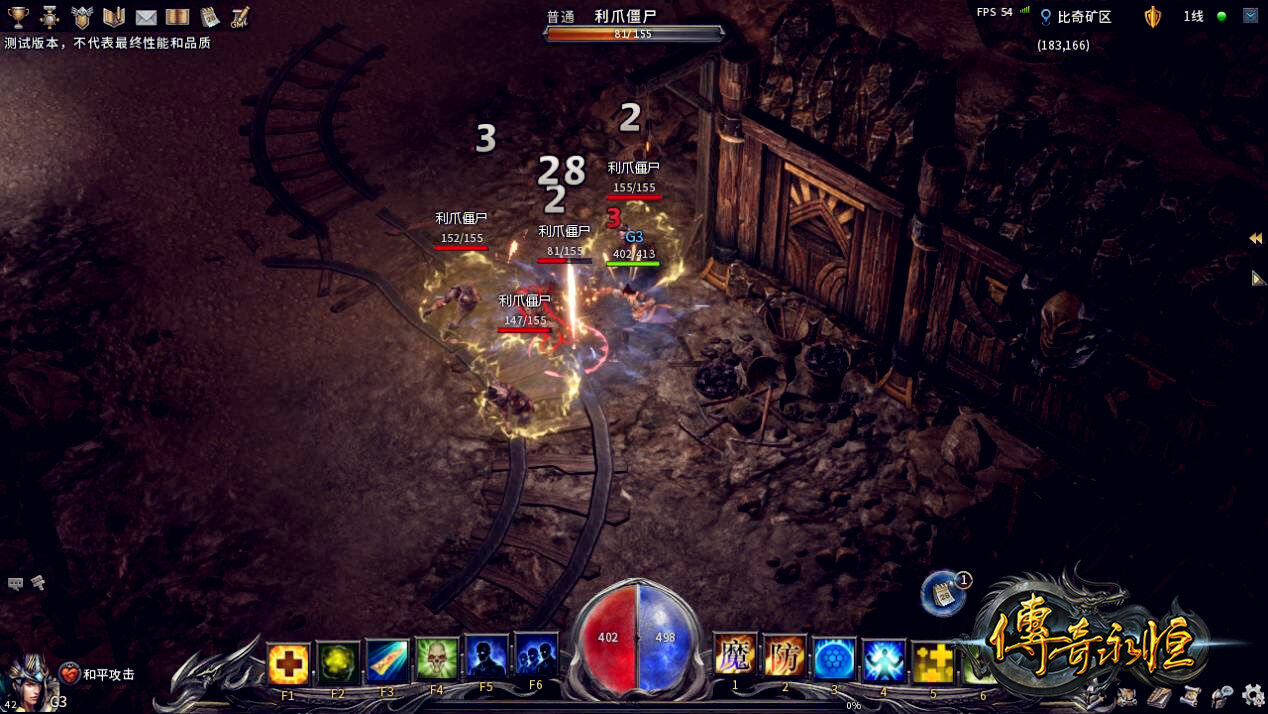1268x714 pixels.
Task: Use the blue honeycomb orb skill
Action: point(834,660)
